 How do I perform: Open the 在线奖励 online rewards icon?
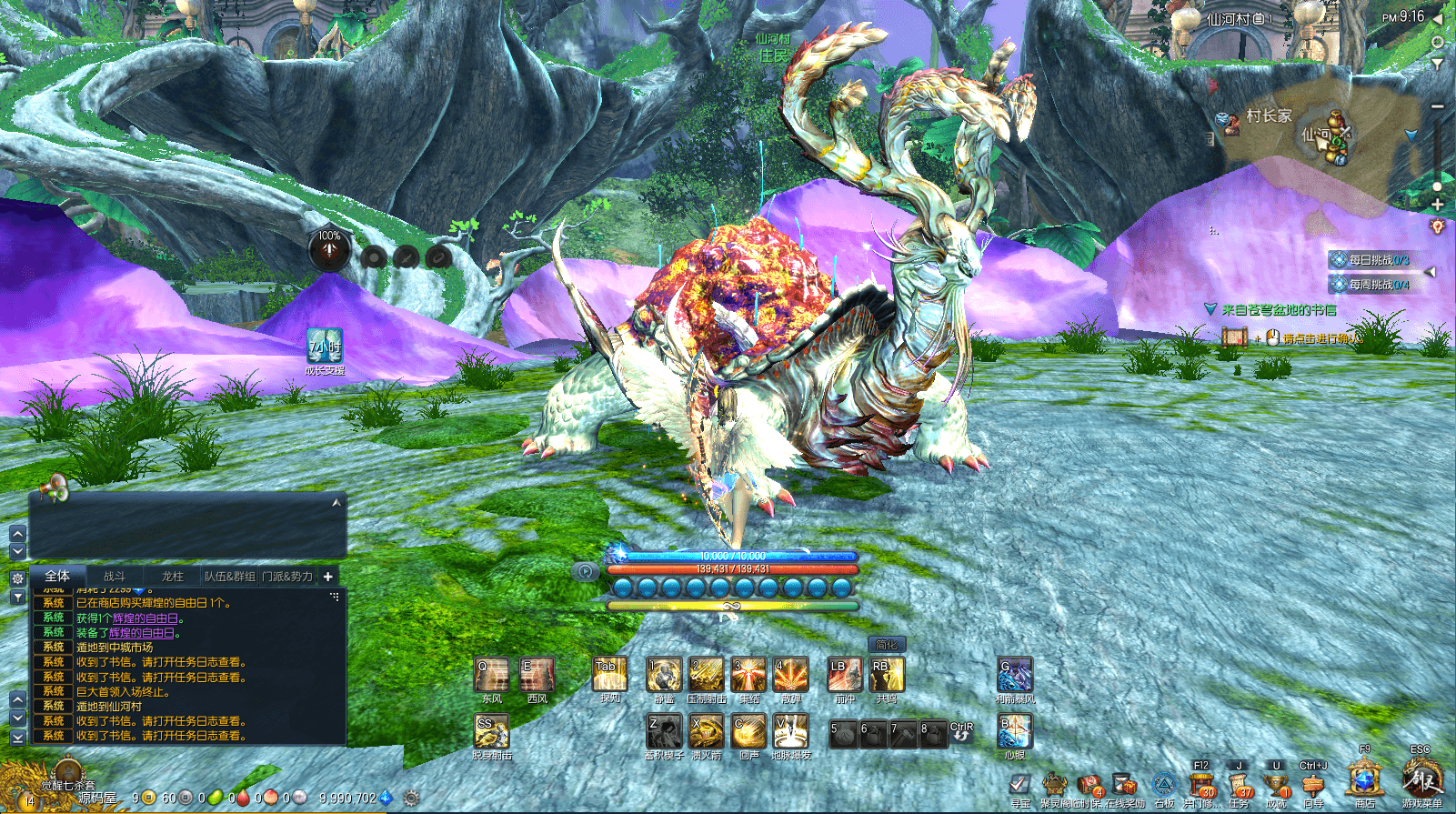click(1125, 786)
